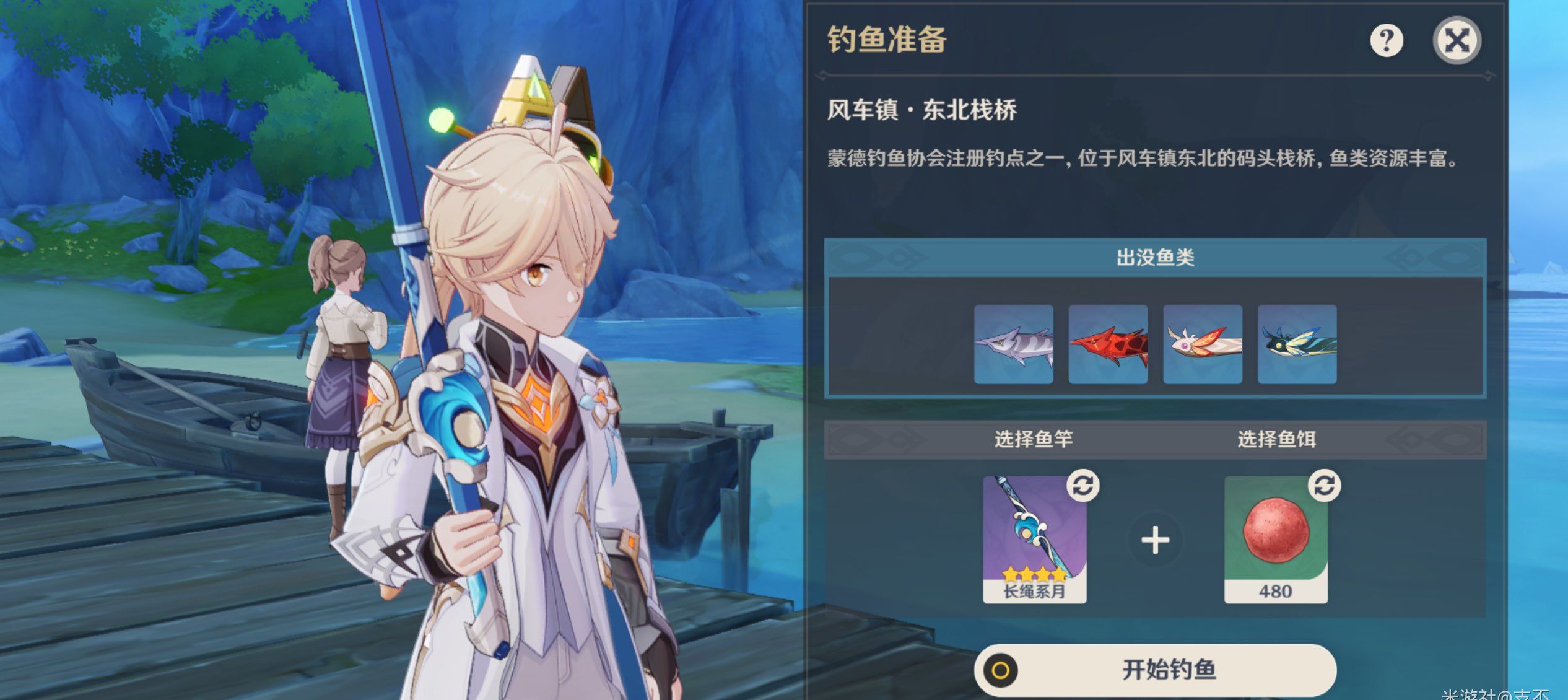Close the 钓鱼准备 fishing panel
The width and height of the screenshot is (1568, 700).
coord(1457,41)
